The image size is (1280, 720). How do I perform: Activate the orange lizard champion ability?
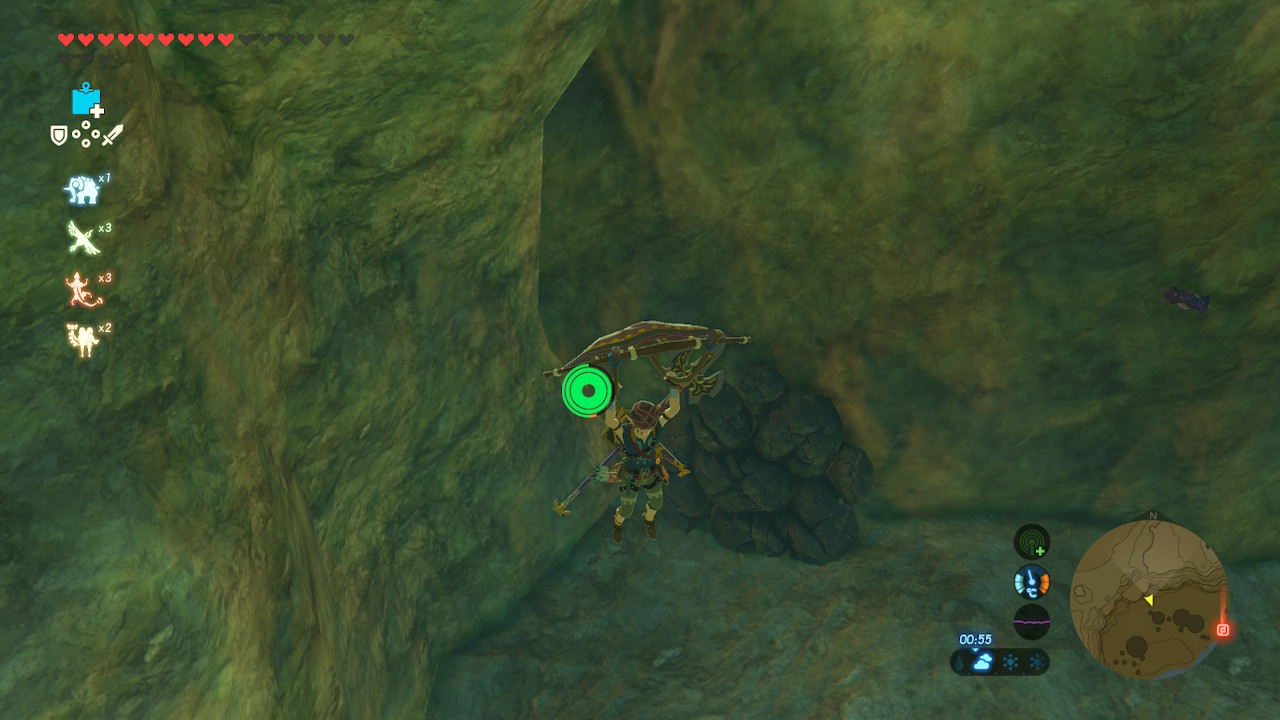(x=82, y=288)
